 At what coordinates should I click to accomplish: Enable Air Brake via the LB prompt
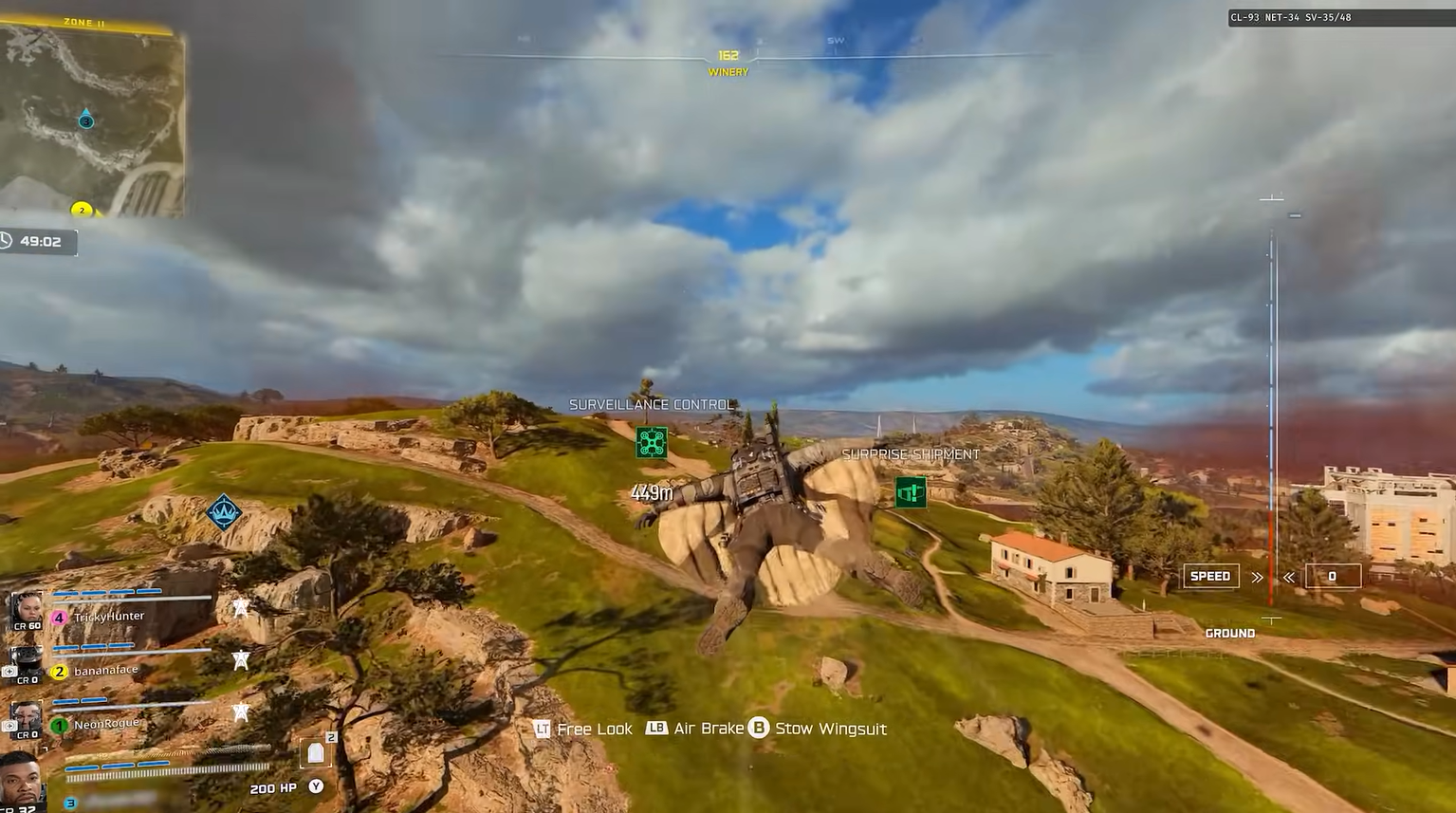[657, 729]
